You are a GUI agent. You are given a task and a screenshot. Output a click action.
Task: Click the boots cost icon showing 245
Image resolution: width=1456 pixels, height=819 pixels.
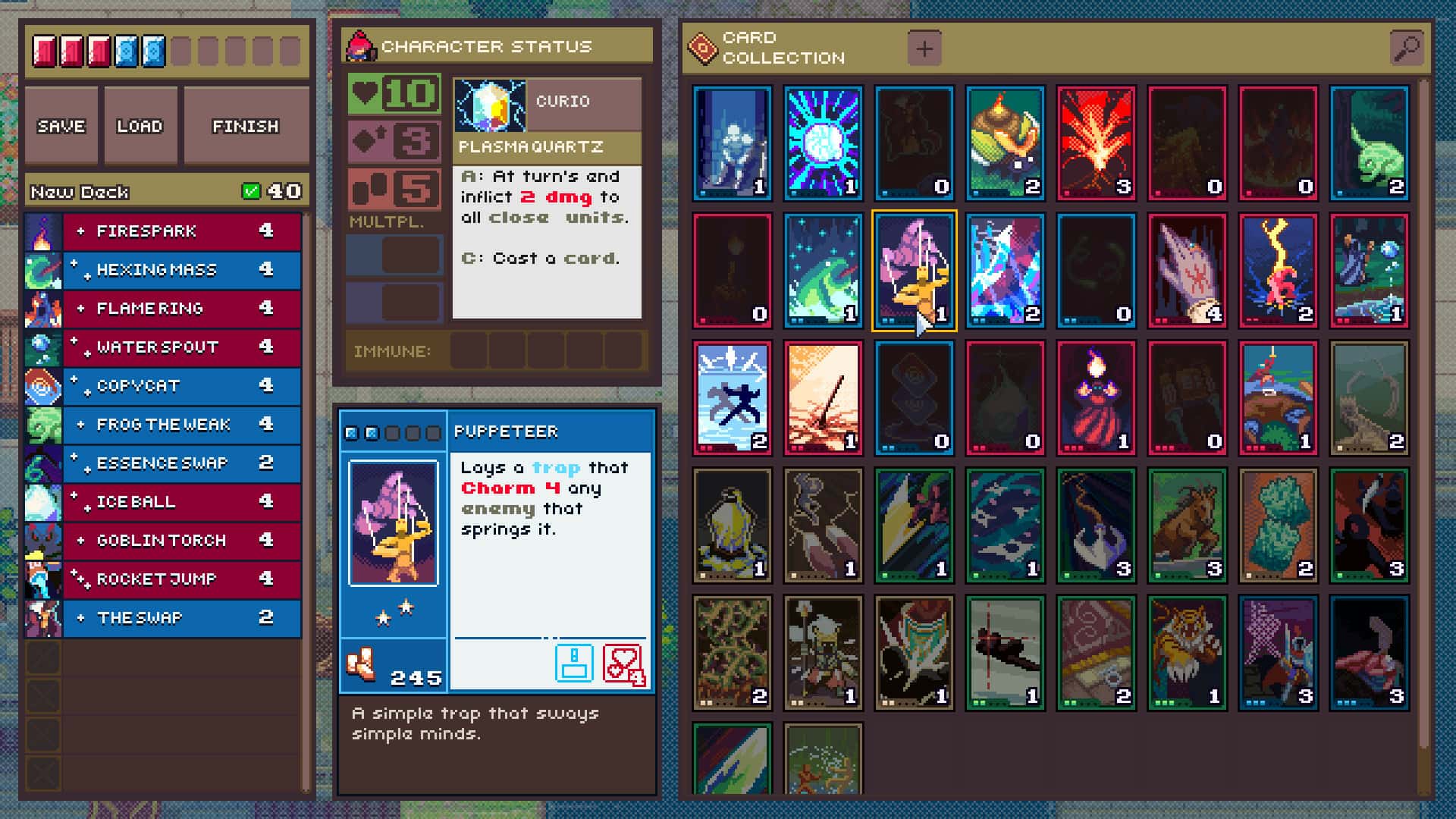coord(362,664)
